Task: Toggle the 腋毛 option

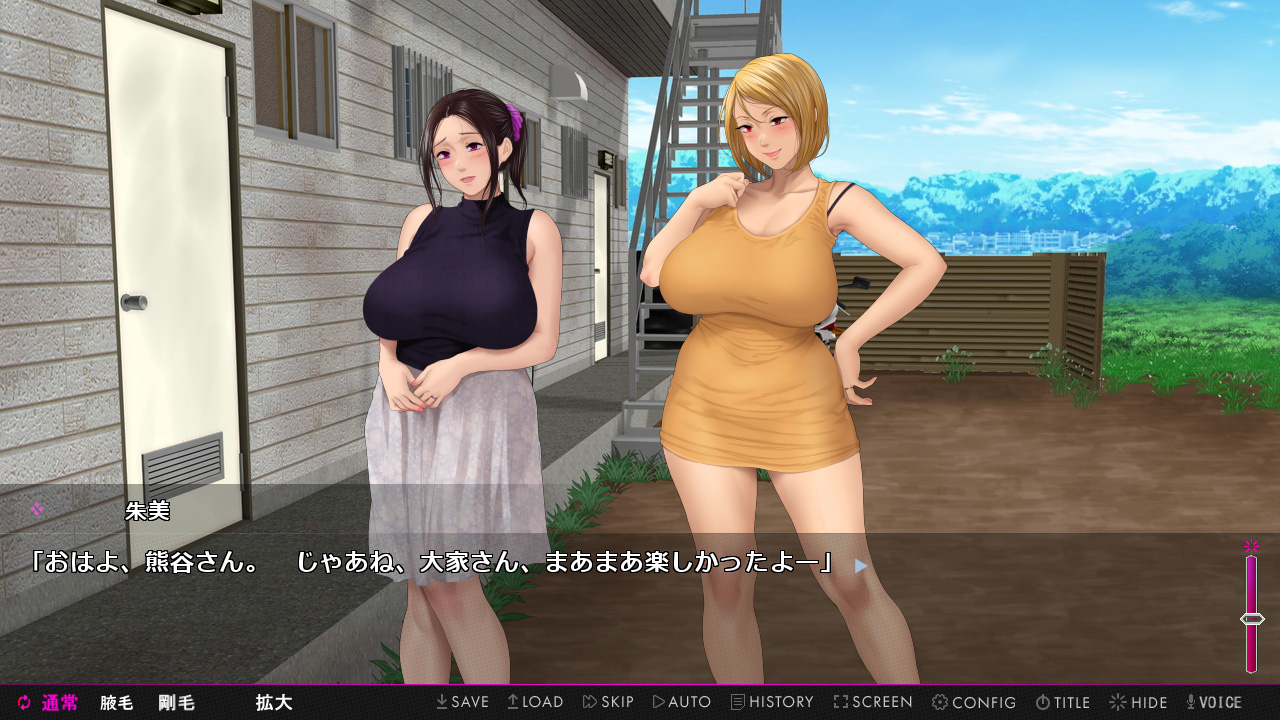Action: coord(116,703)
